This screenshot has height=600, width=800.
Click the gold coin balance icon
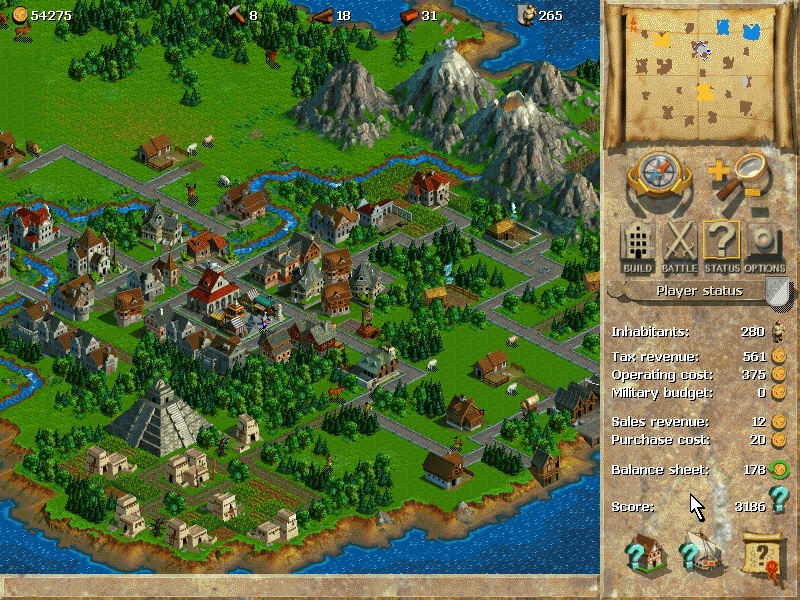tap(18, 15)
